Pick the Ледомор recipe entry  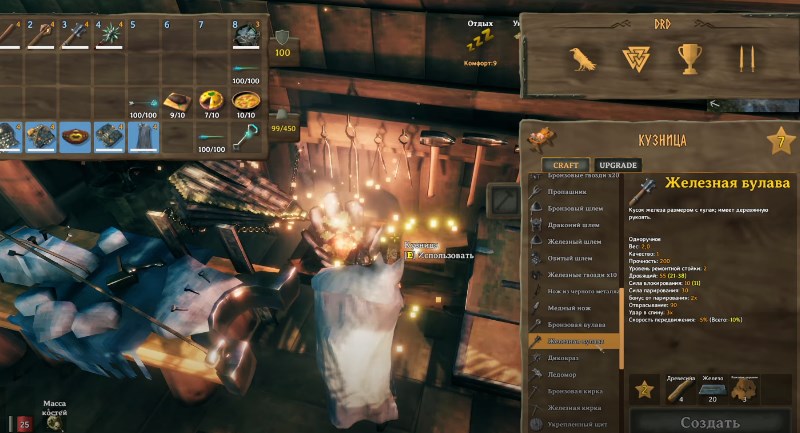[563, 374]
